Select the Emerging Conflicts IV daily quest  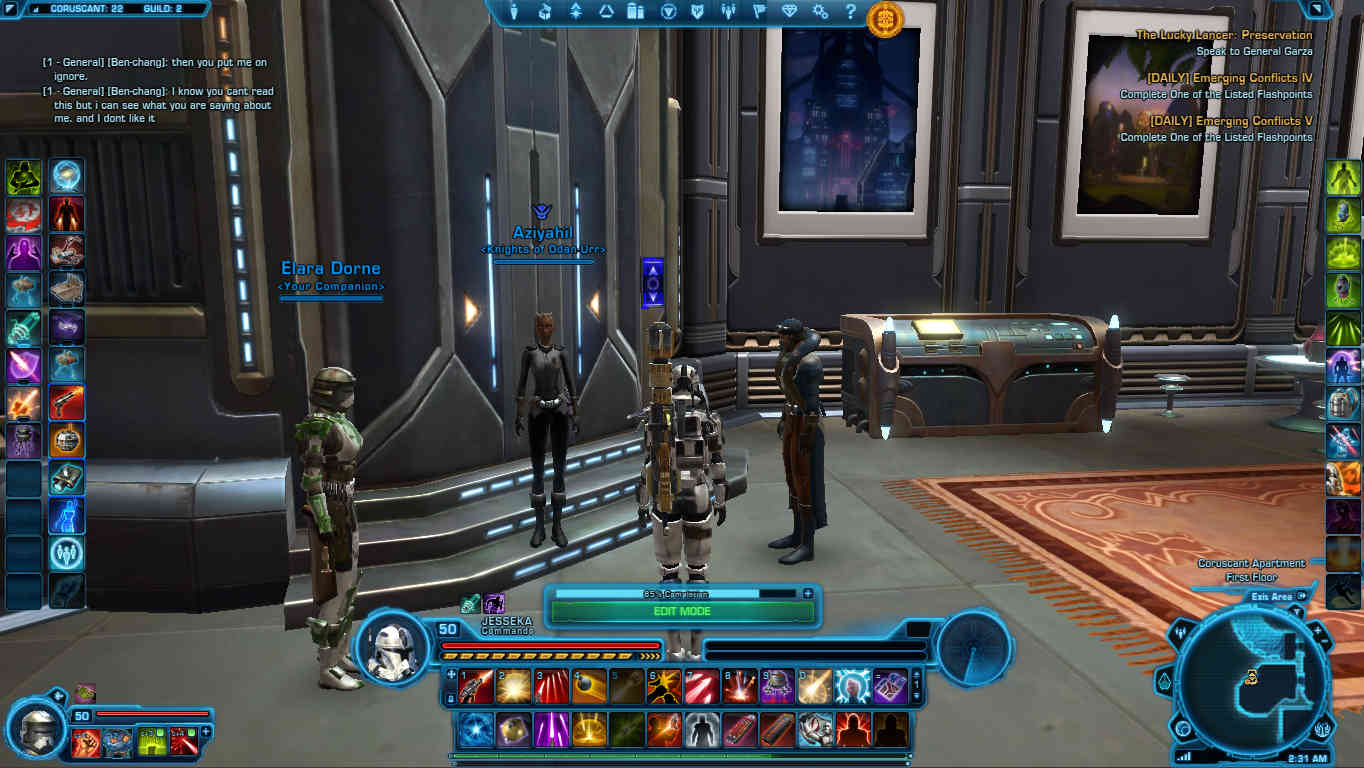[1229, 78]
